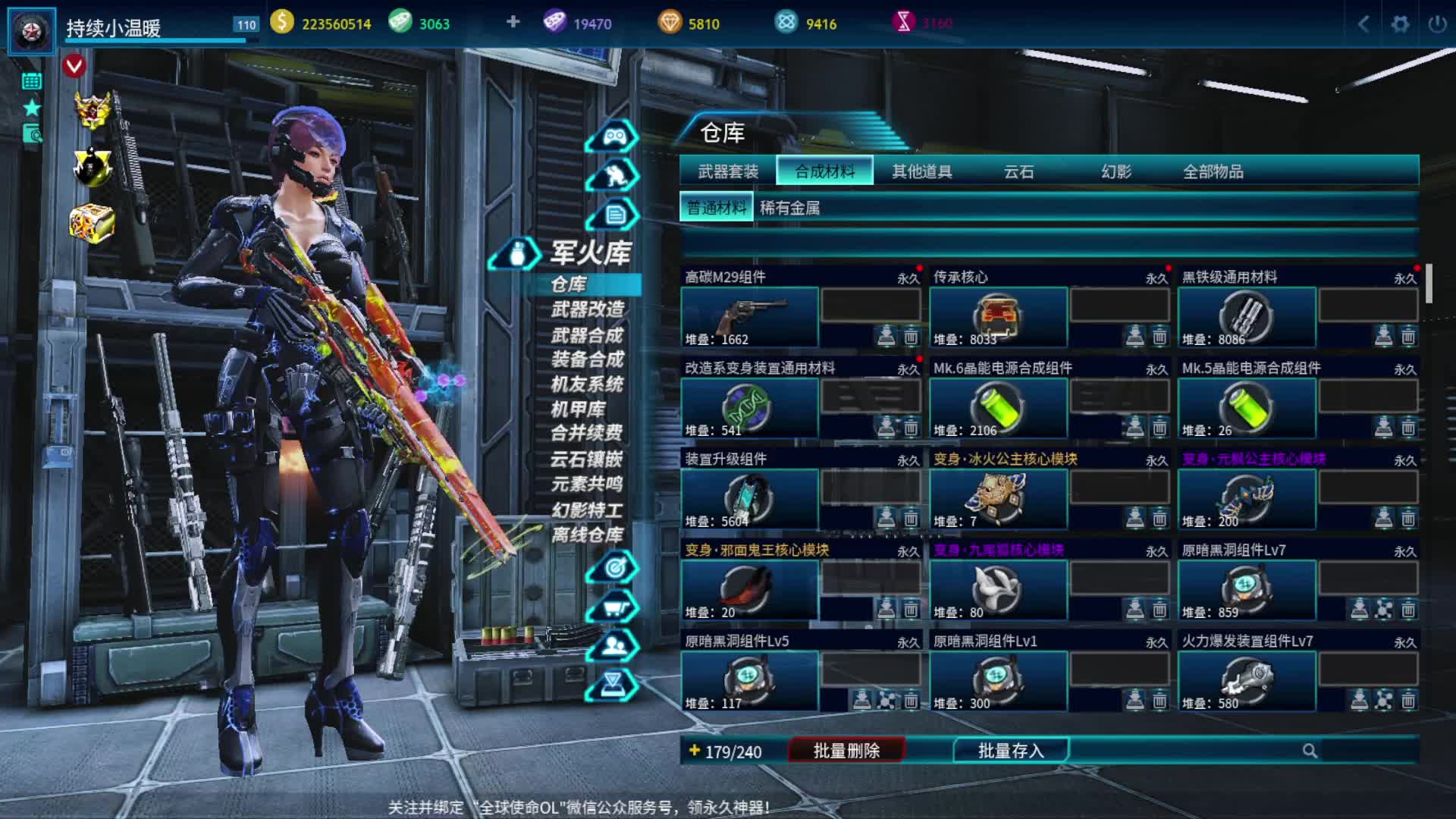
Task: Open the settings gear icon
Action: (1400, 24)
